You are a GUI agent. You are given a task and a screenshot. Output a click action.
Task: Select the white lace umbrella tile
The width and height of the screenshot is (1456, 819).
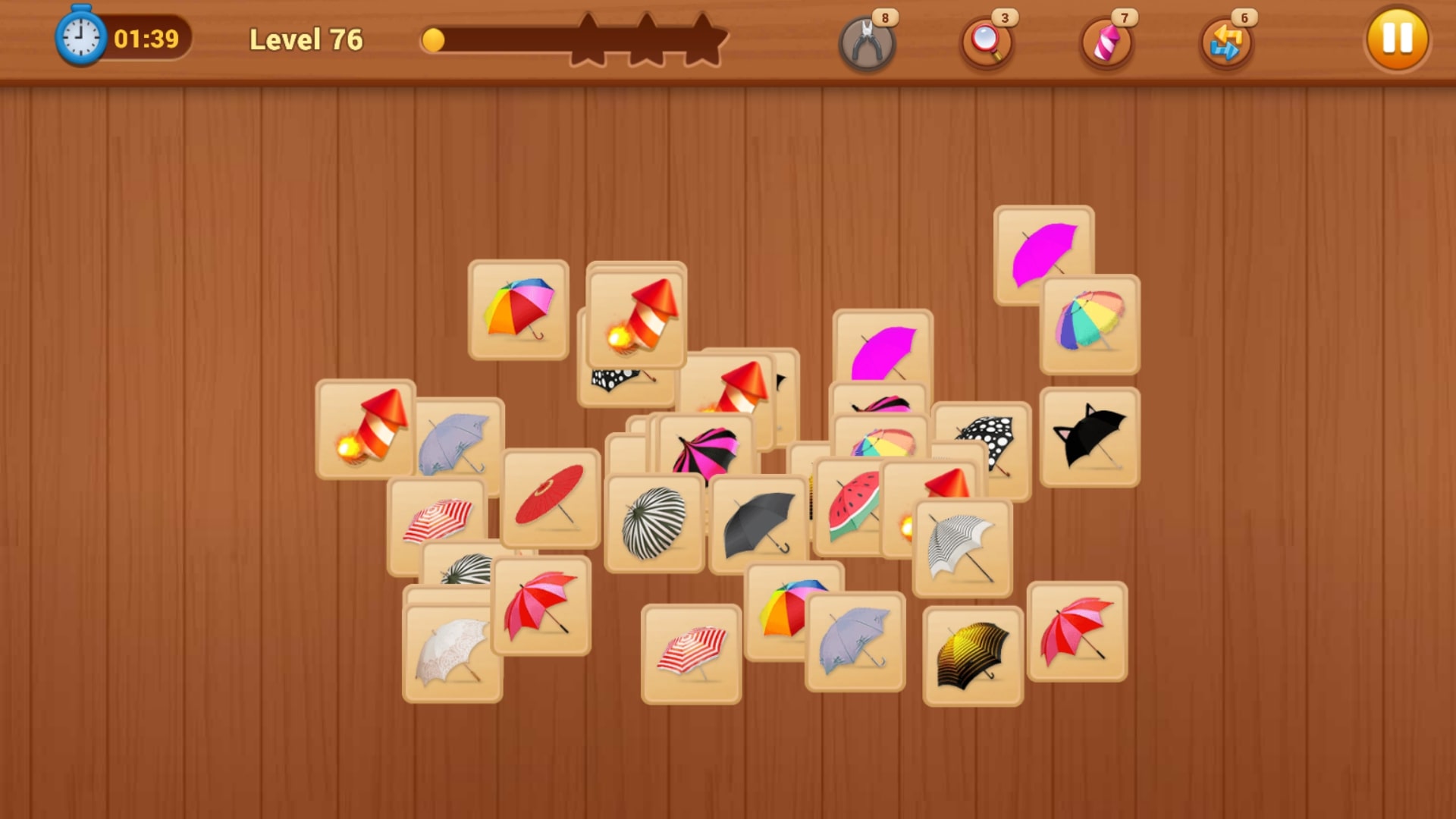(x=451, y=654)
